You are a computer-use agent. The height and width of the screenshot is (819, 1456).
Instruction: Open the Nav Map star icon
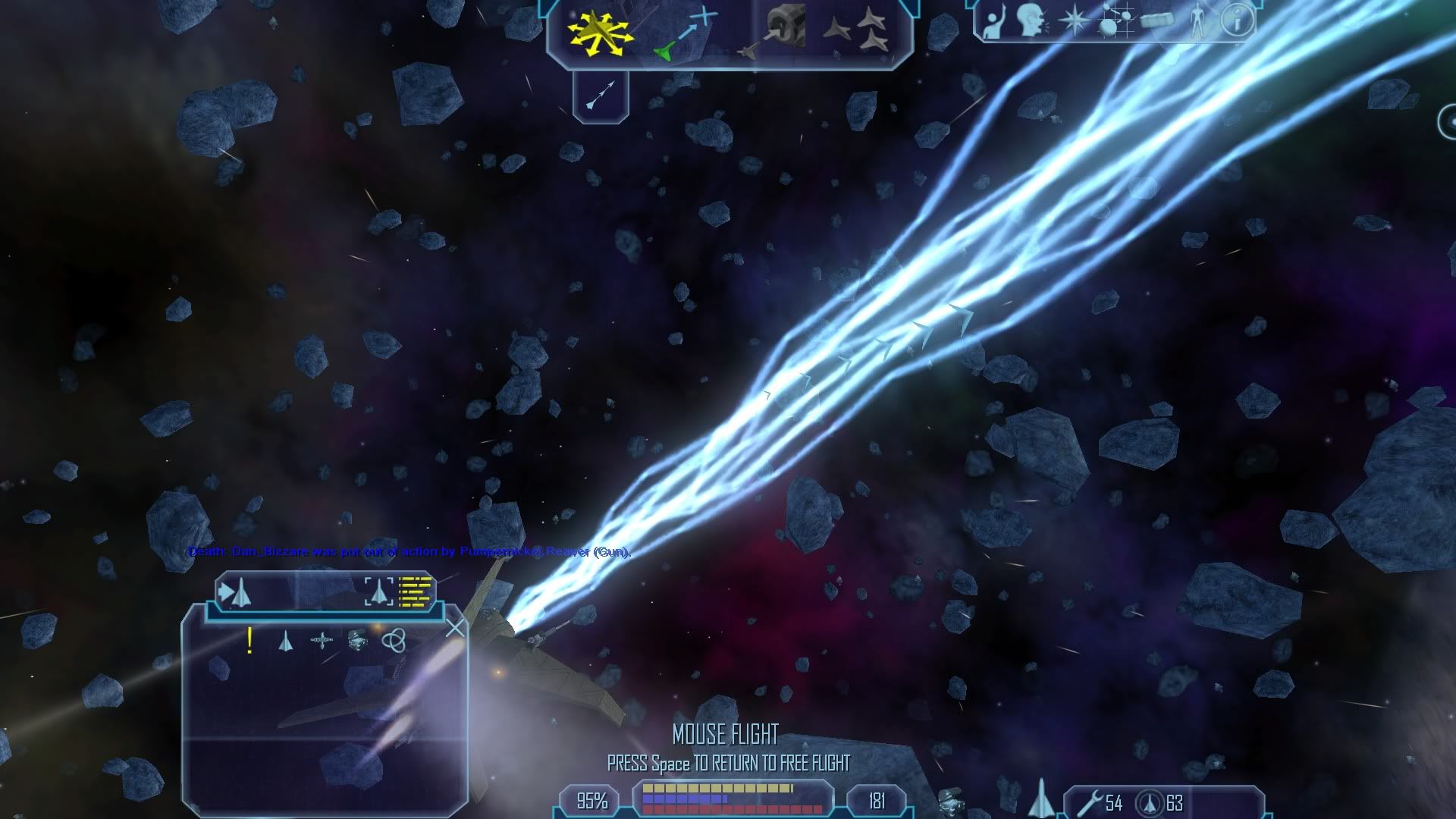pyautogui.click(x=1072, y=21)
